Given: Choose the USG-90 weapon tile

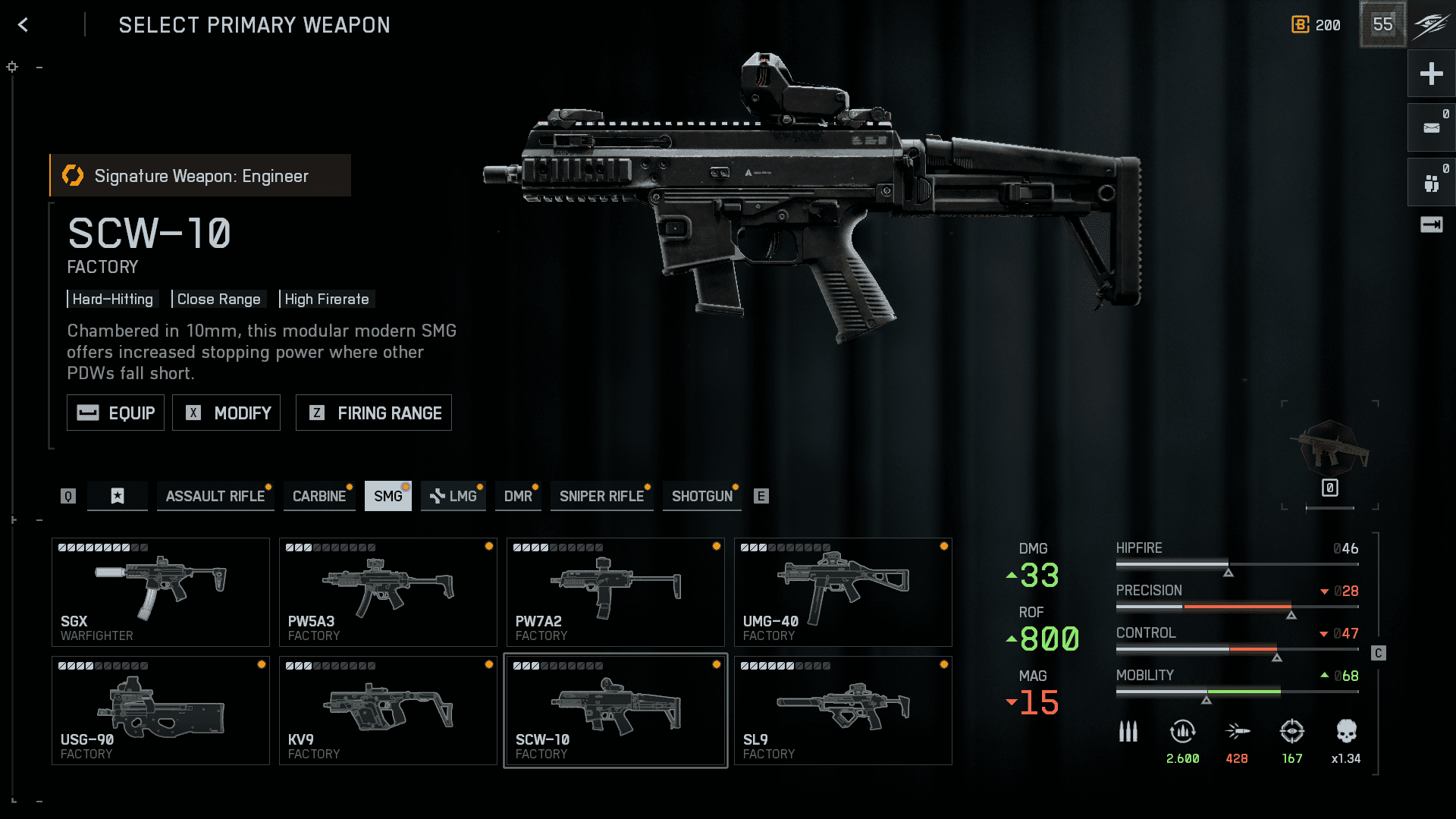Looking at the screenshot, I should tap(161, 711).
